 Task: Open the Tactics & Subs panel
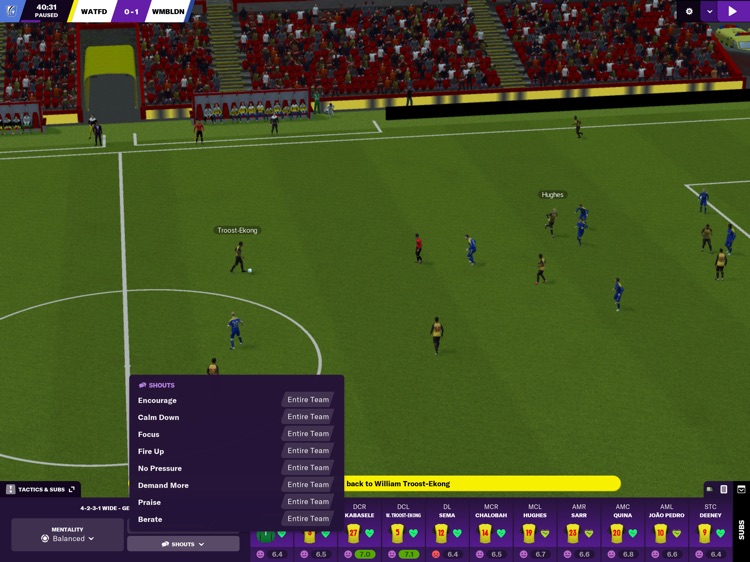pos(41,489)
